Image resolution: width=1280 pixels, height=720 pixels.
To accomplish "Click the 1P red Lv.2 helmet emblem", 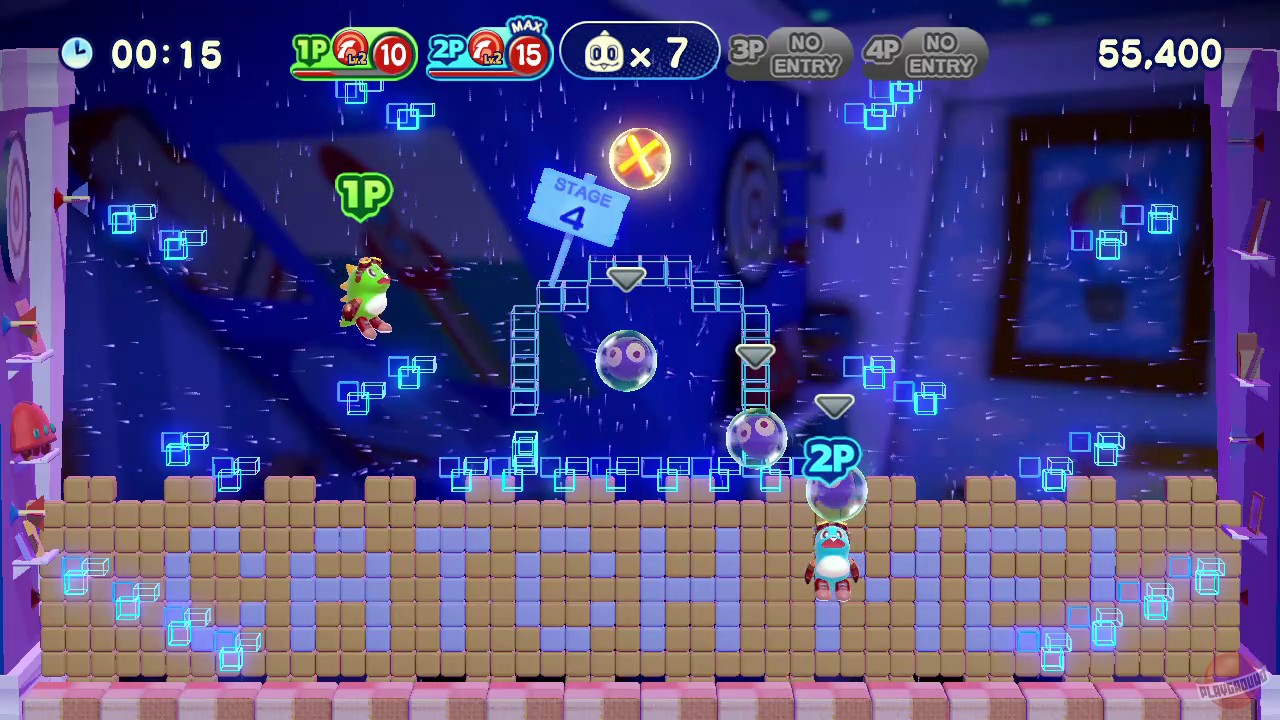I will click(x=351, y=47).
